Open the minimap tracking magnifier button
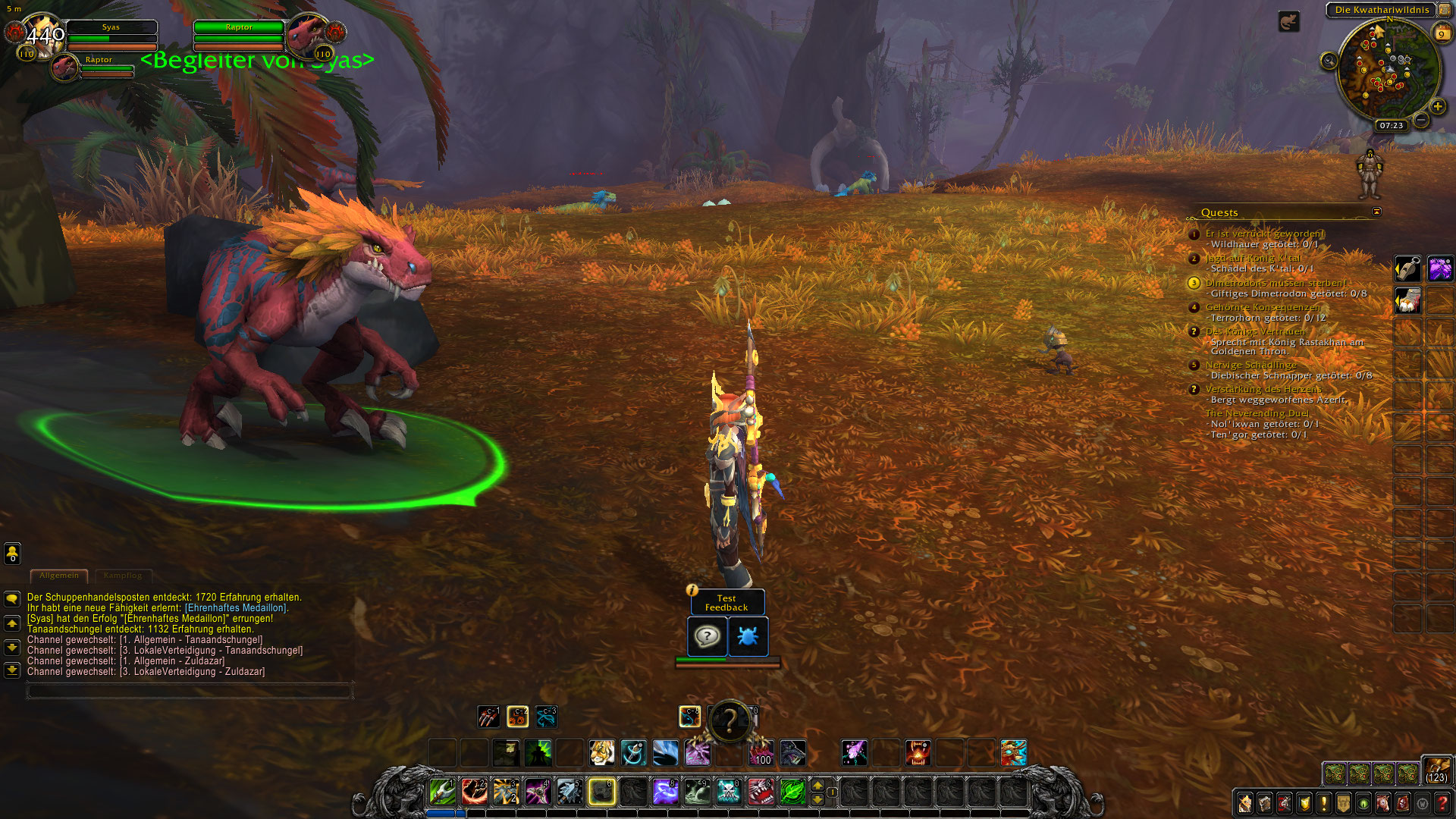Viewport: 1456px width, 819px height. [1329, 61]
